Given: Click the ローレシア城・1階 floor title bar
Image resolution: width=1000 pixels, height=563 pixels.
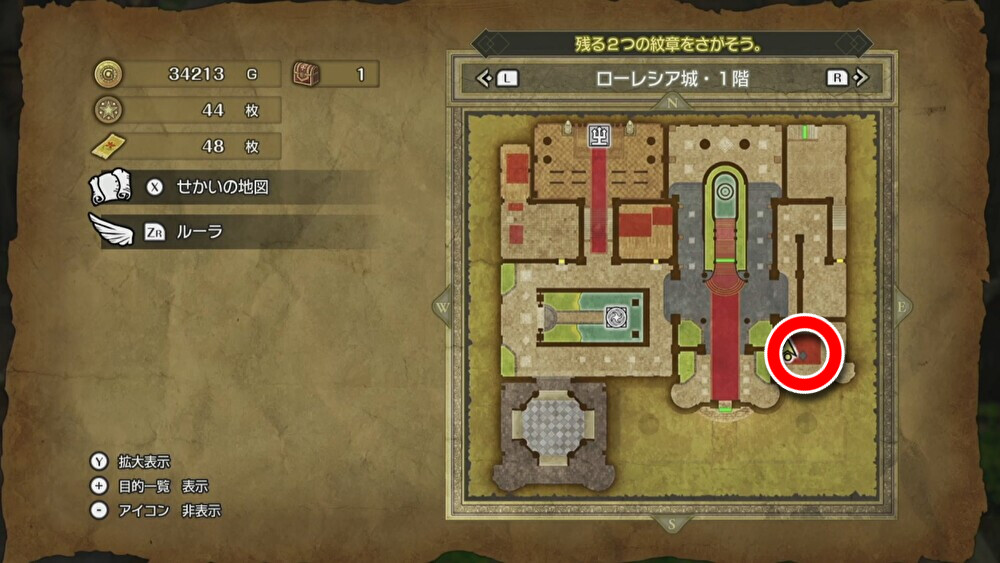Looking at the screenshot, I should click(670, 78).
